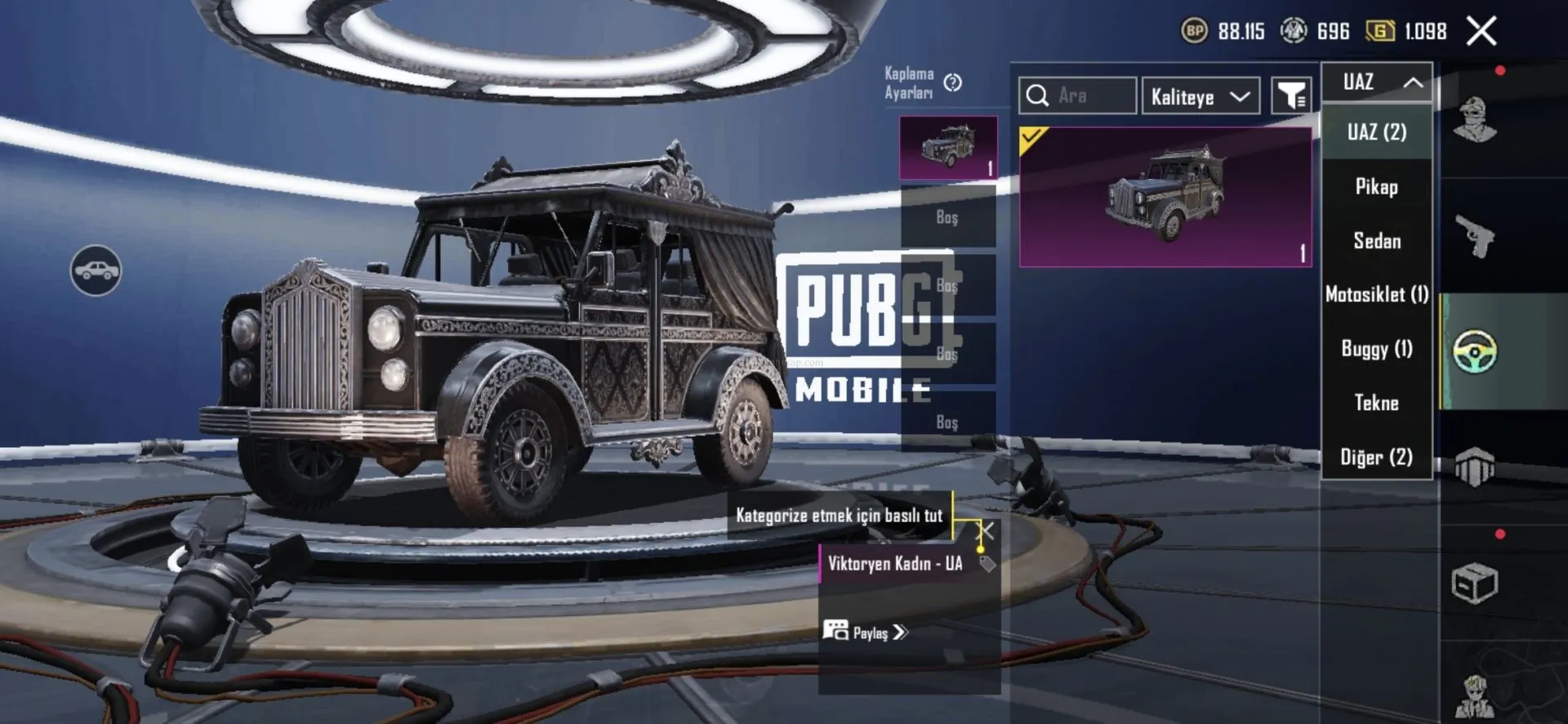Select the Buggy (1) category
Screen dimensions: 1568x724
tap(1377, 349)
